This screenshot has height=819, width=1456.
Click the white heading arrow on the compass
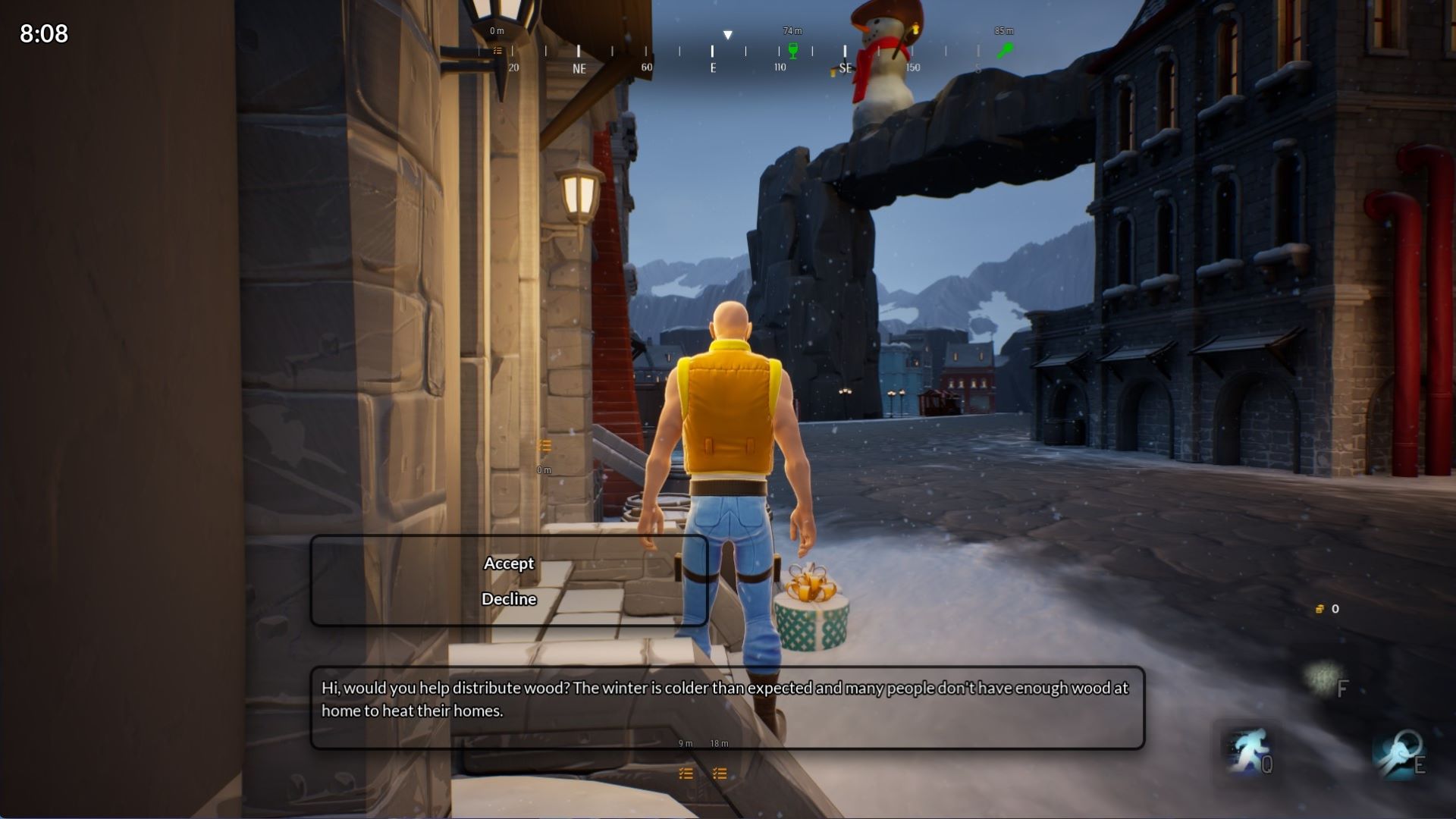pyautogui.click(x=728, y=33)
